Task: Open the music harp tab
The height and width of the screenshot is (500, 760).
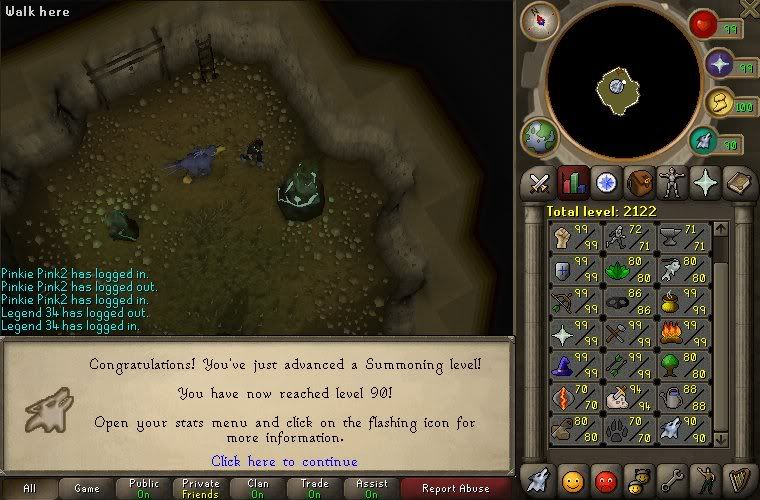Action: tap(739, 480)
